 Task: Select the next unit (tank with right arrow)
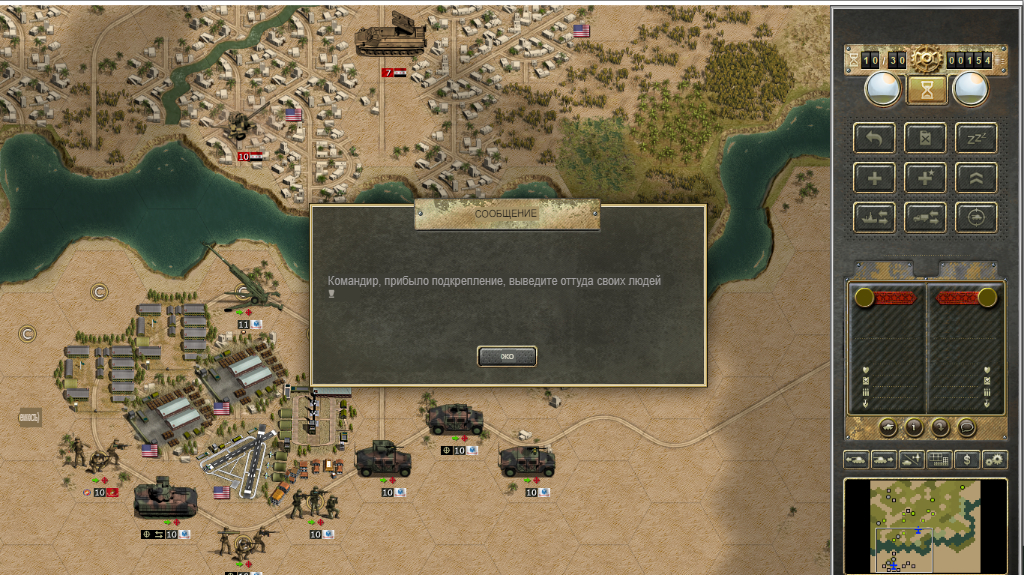tap(884, 459)
